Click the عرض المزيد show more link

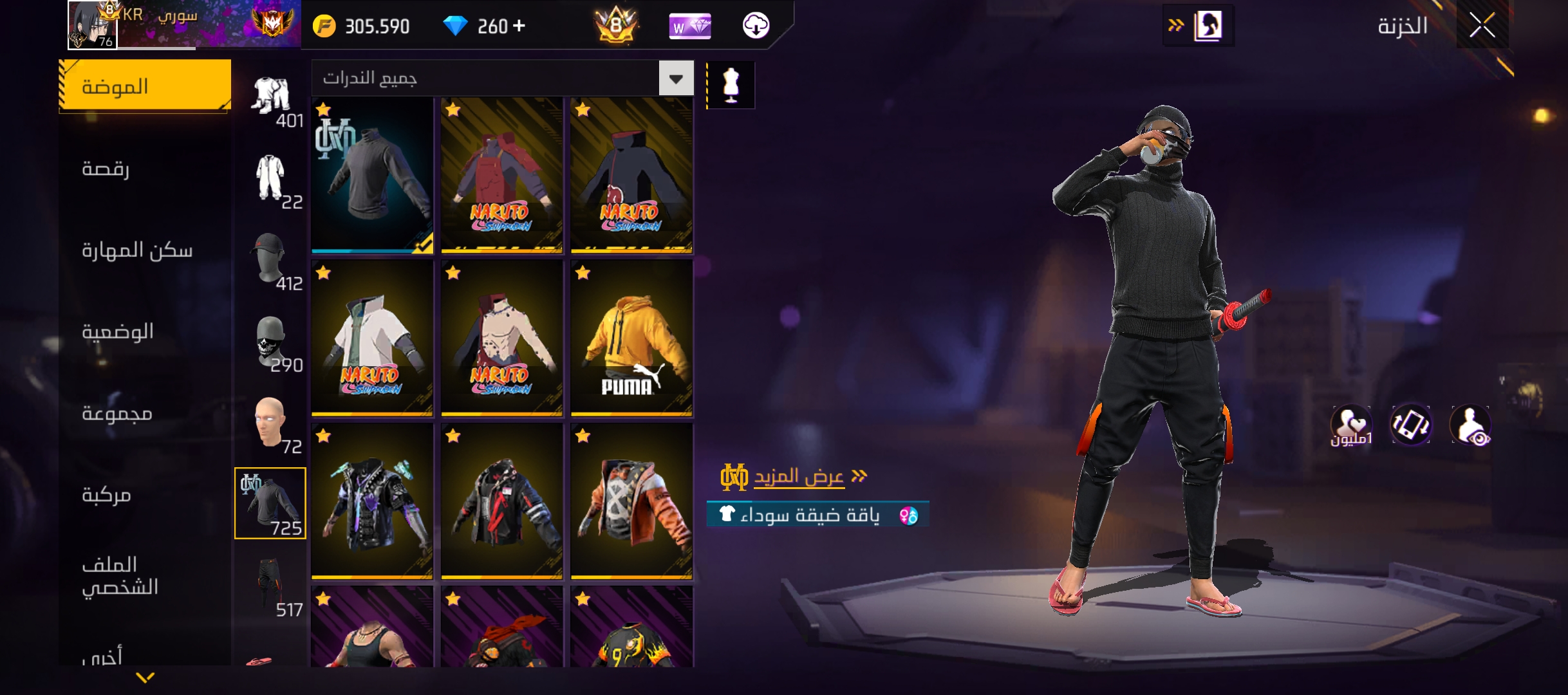(799, 477)
